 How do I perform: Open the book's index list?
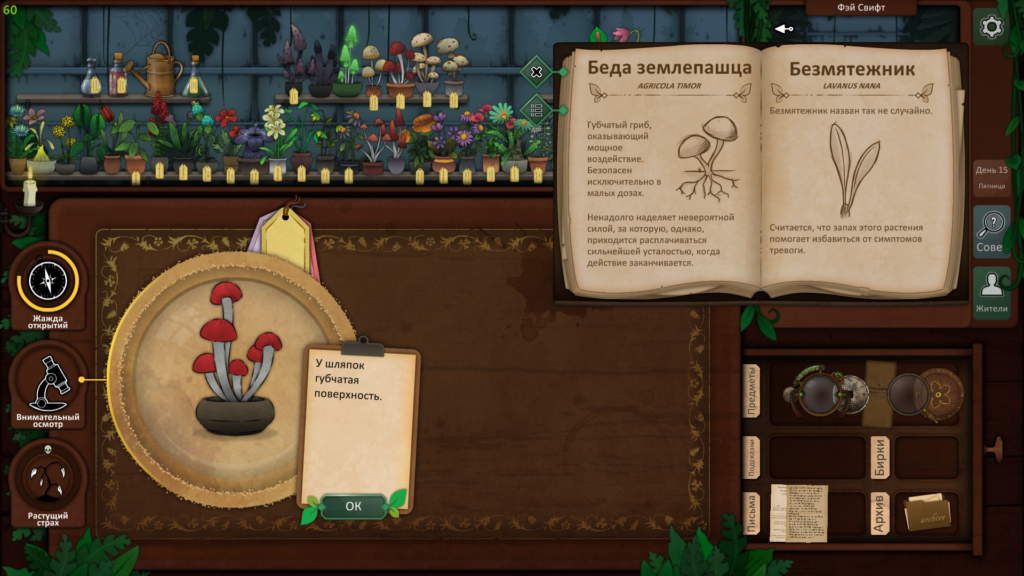537,109
